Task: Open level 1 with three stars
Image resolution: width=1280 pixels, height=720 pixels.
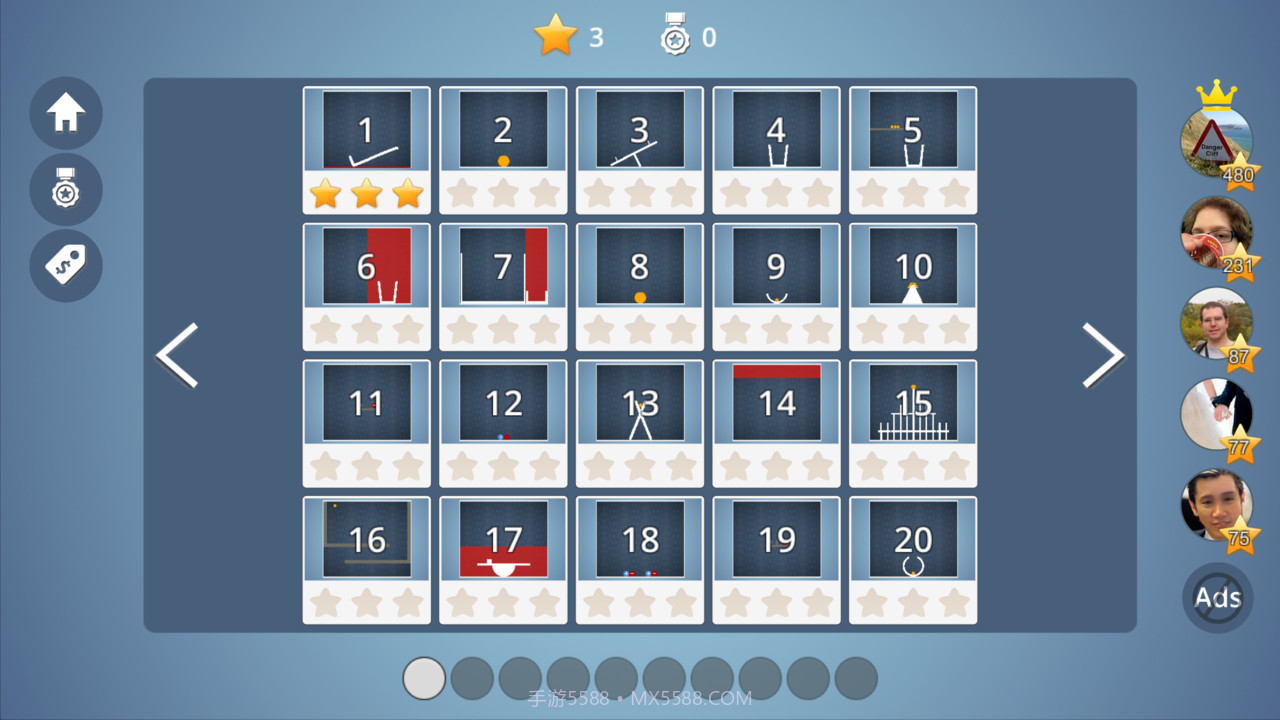Action: pyautogui.click(x=366, y=130)
